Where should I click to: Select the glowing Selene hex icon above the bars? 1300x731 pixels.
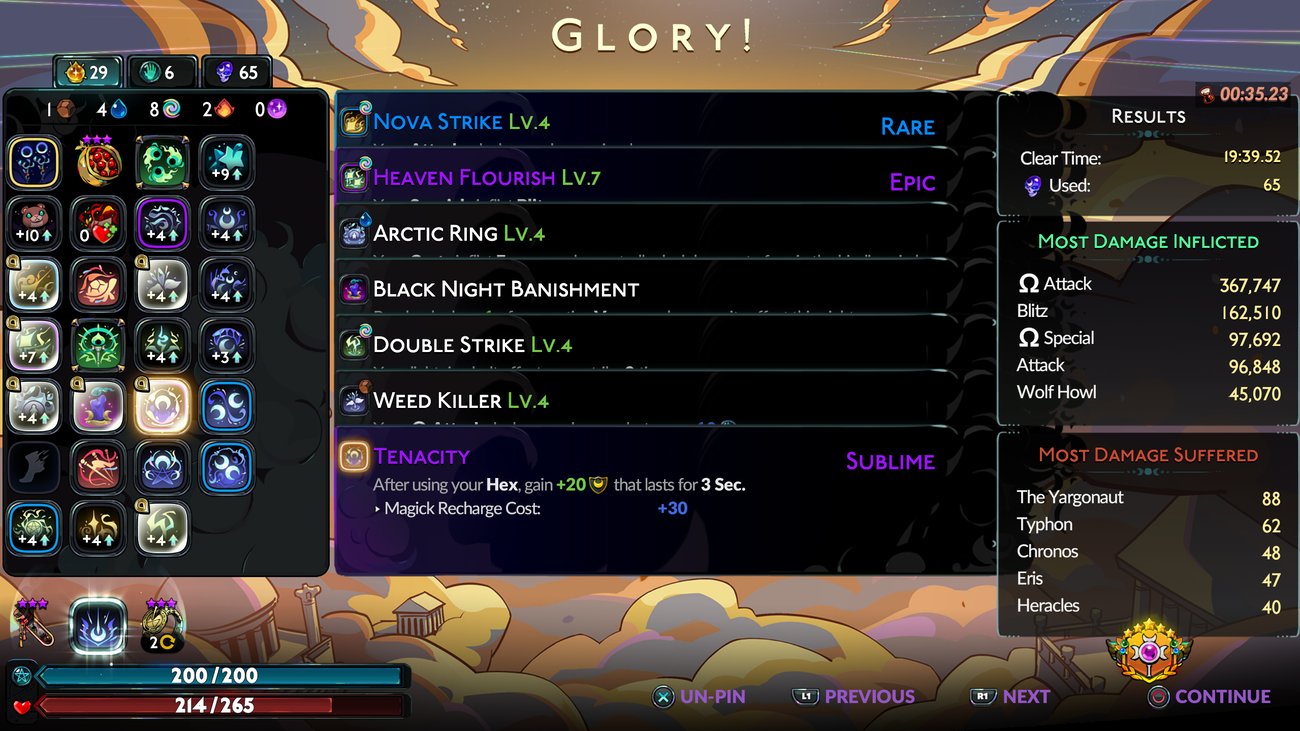pos(98,624)
